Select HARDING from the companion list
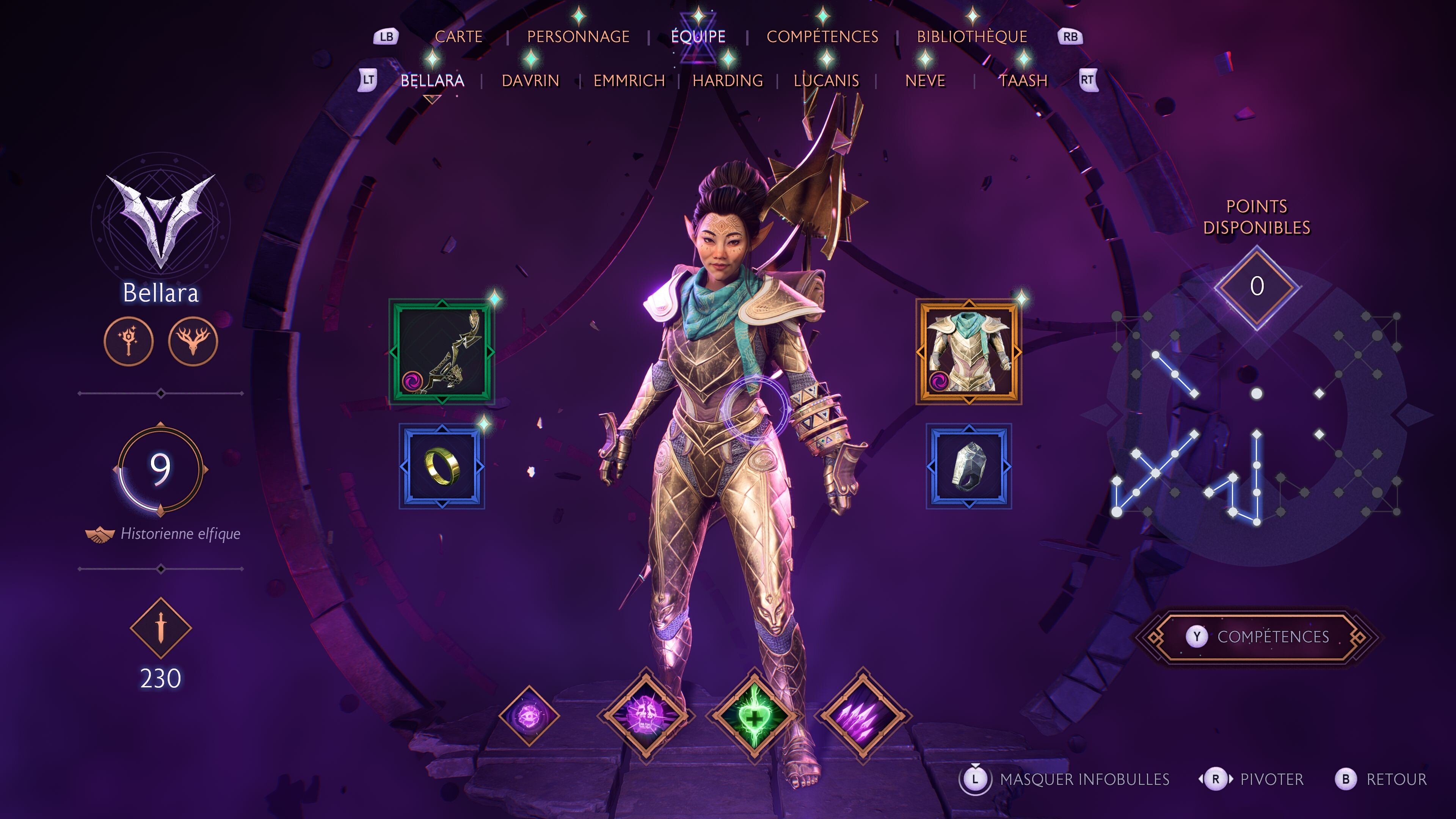The width and height of the screenshot is (1456, 819). click(728, 81)
